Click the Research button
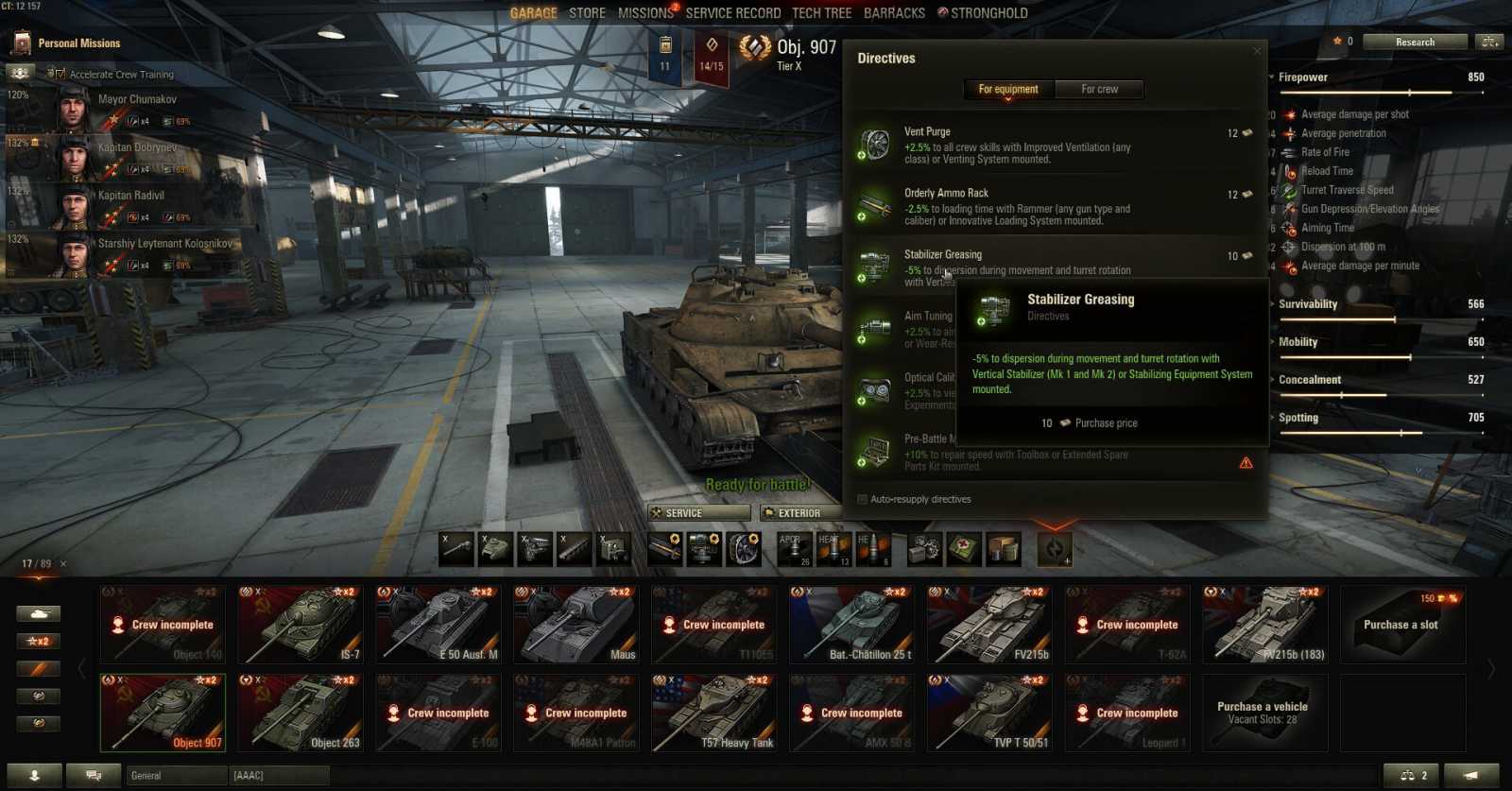This screenshot has width=1512, height=791. (x=1415, y=42)
